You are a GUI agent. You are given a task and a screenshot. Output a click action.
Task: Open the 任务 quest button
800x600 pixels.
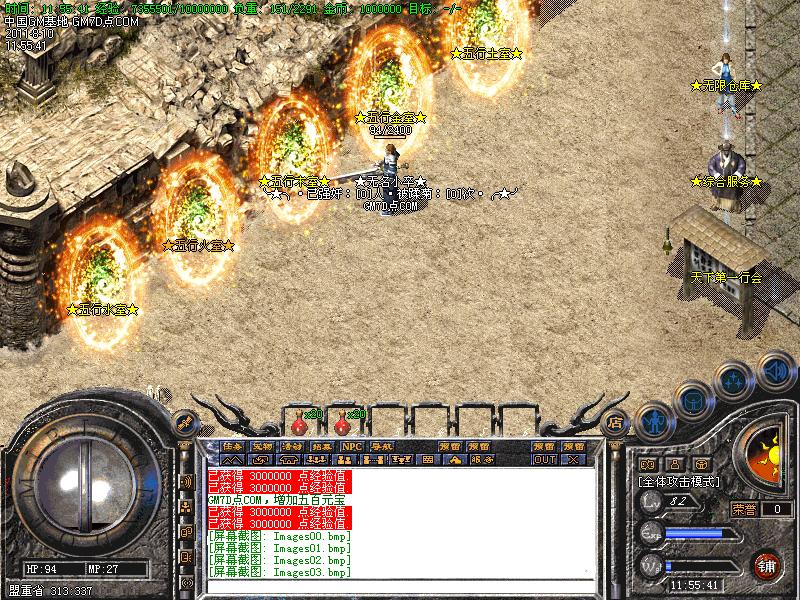233,446
